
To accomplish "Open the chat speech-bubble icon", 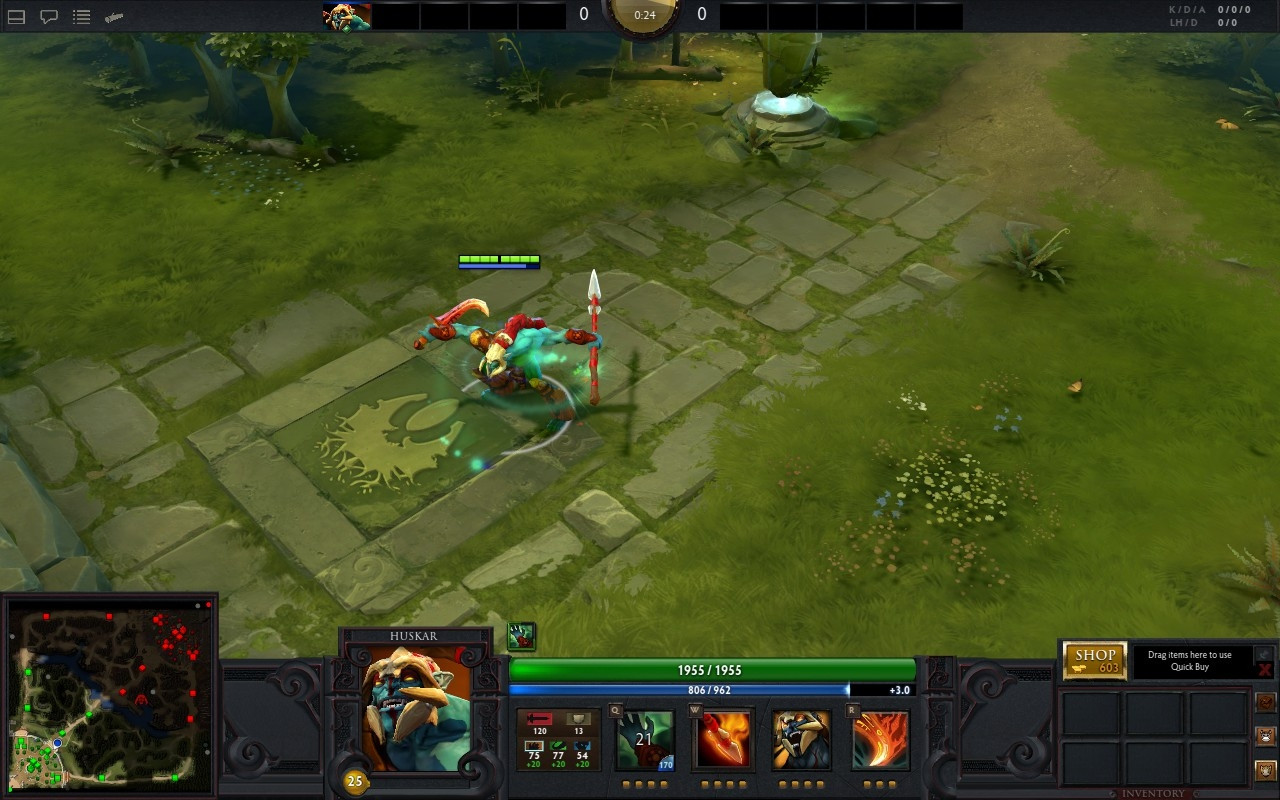I will click(48, 17).
